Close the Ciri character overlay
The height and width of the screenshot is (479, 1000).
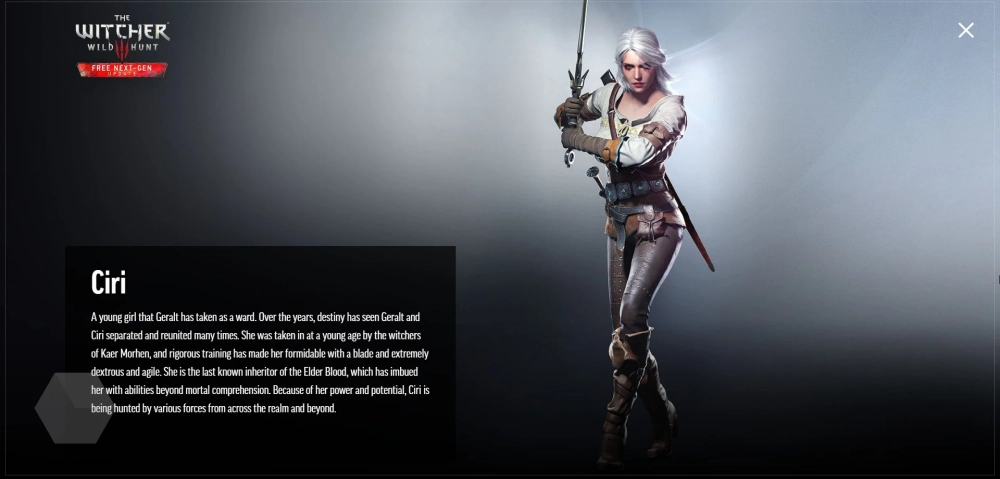(x=966, y=30)
